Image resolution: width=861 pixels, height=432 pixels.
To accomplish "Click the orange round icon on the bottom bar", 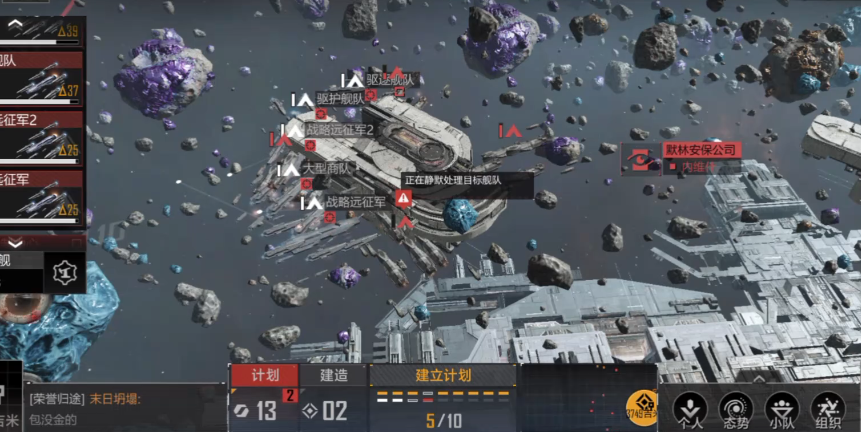I will coord(642,408).
